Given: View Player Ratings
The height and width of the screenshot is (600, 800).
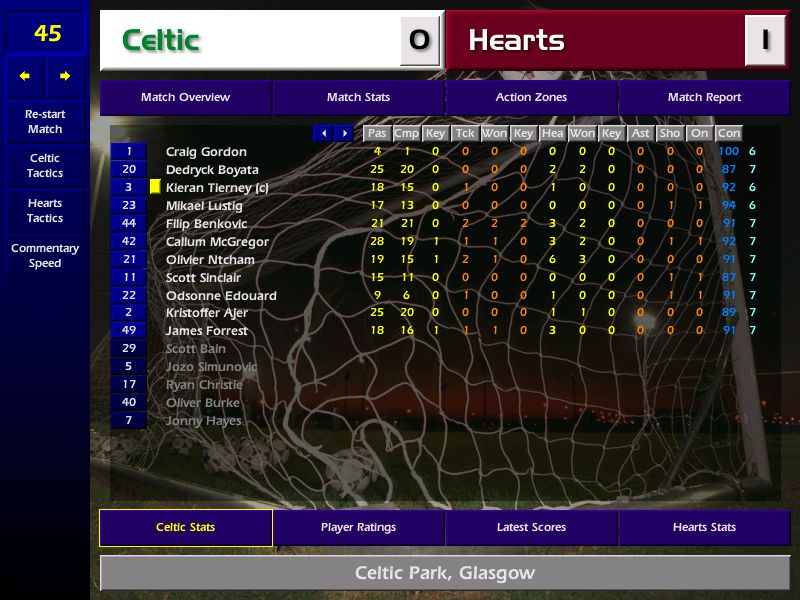Looking at the screenshot, I should coord(358,527).
